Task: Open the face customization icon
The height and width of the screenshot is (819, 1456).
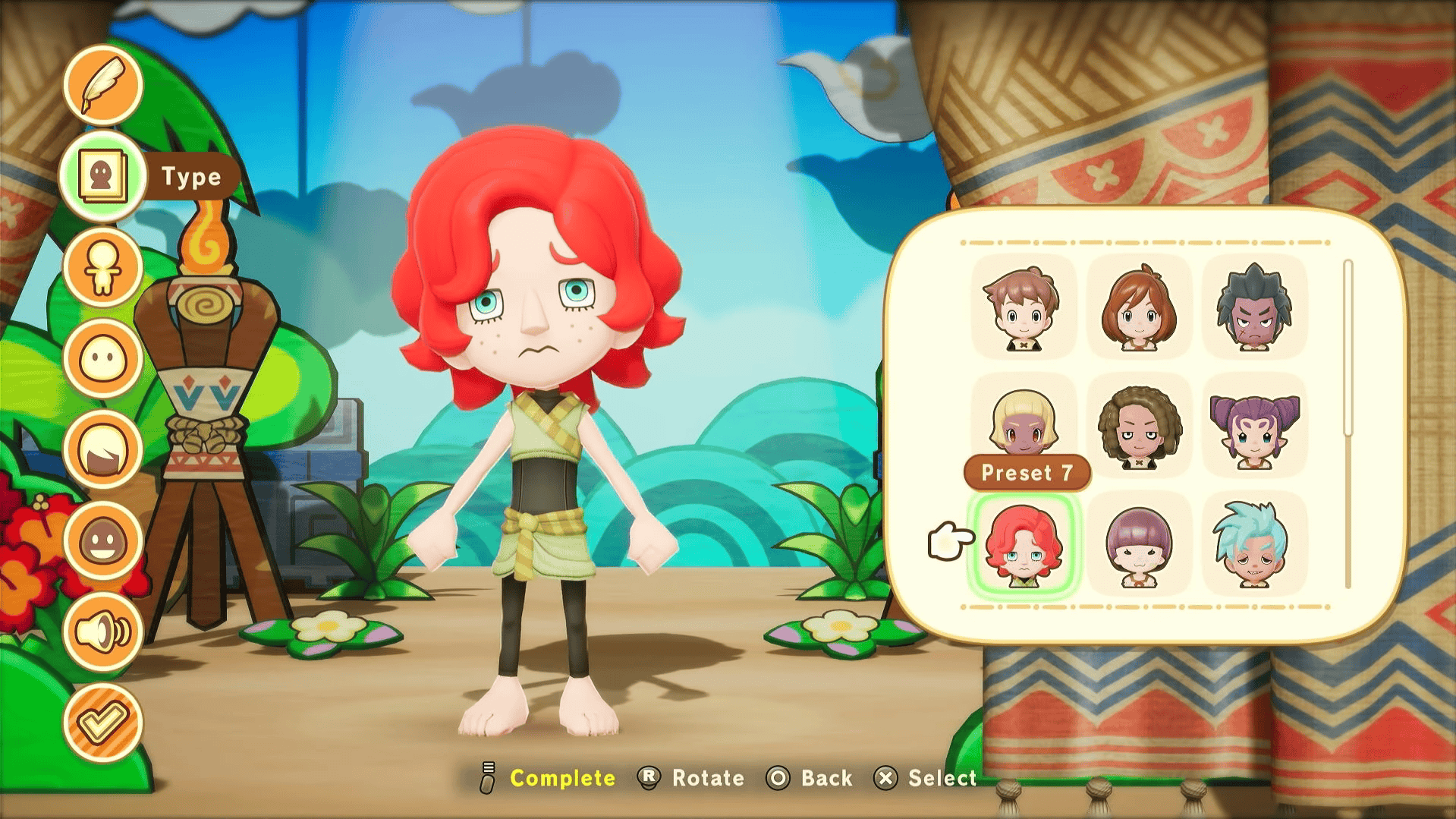Action: point(103,358)
